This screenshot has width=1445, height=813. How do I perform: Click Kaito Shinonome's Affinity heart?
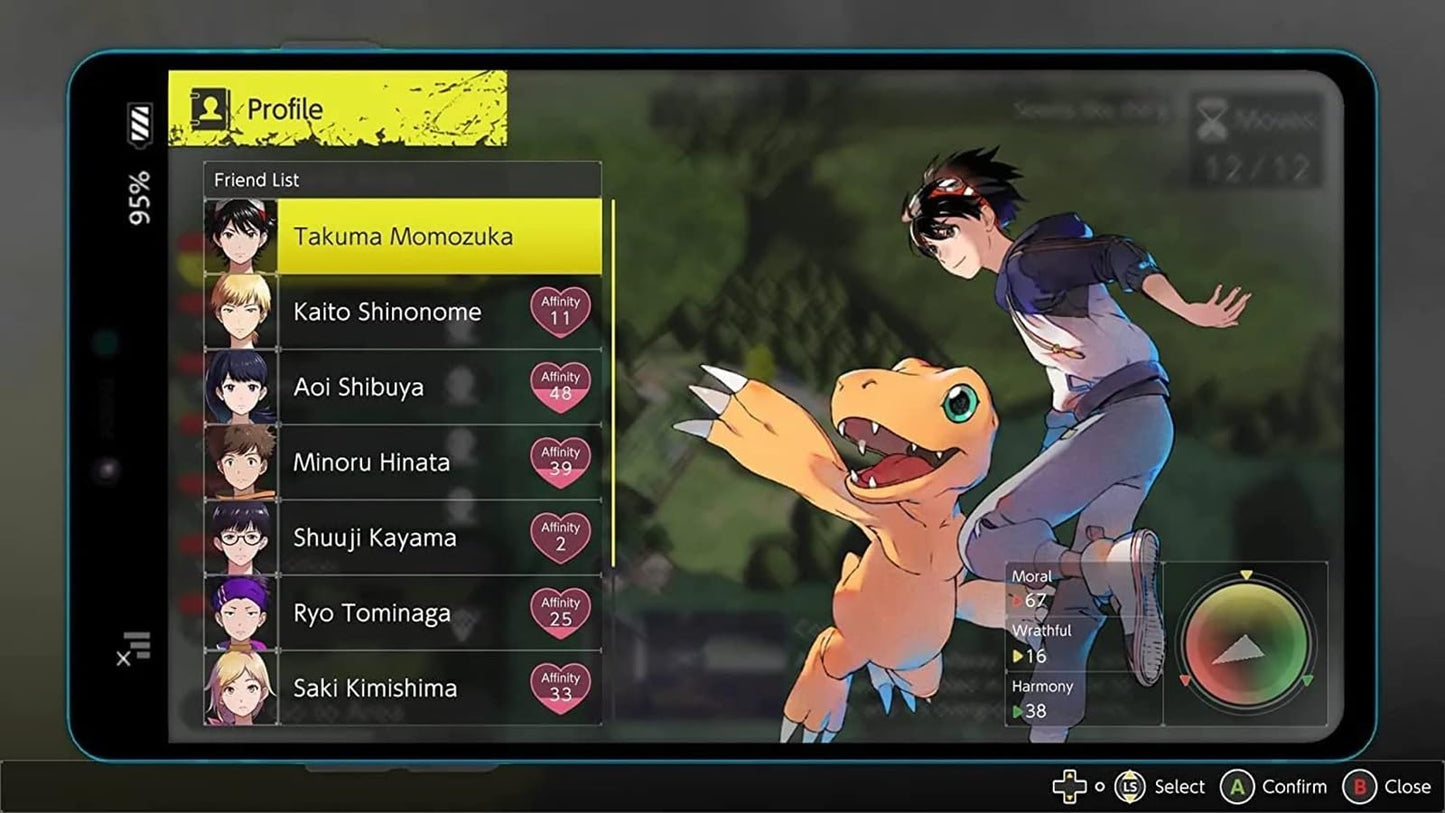(x=560, y=310)
